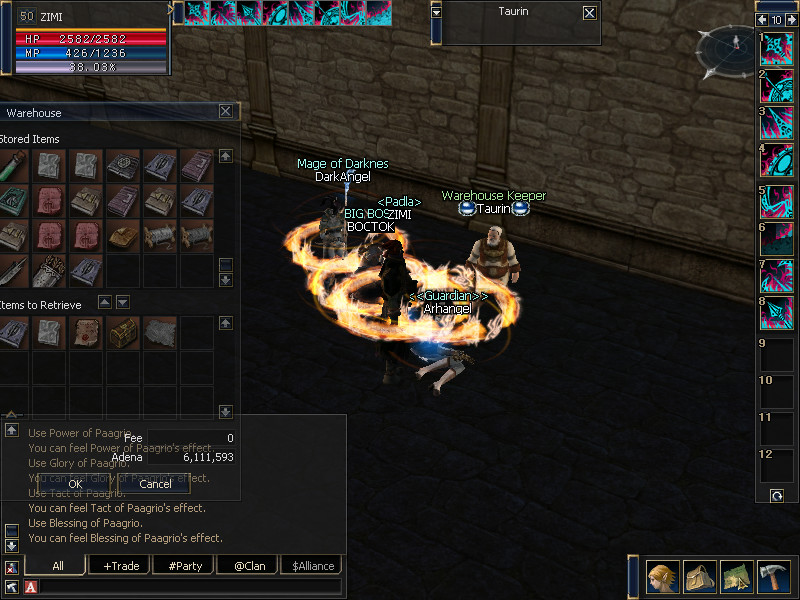
Task: Open the character status menu icon
Action: [x=662, y=578]
